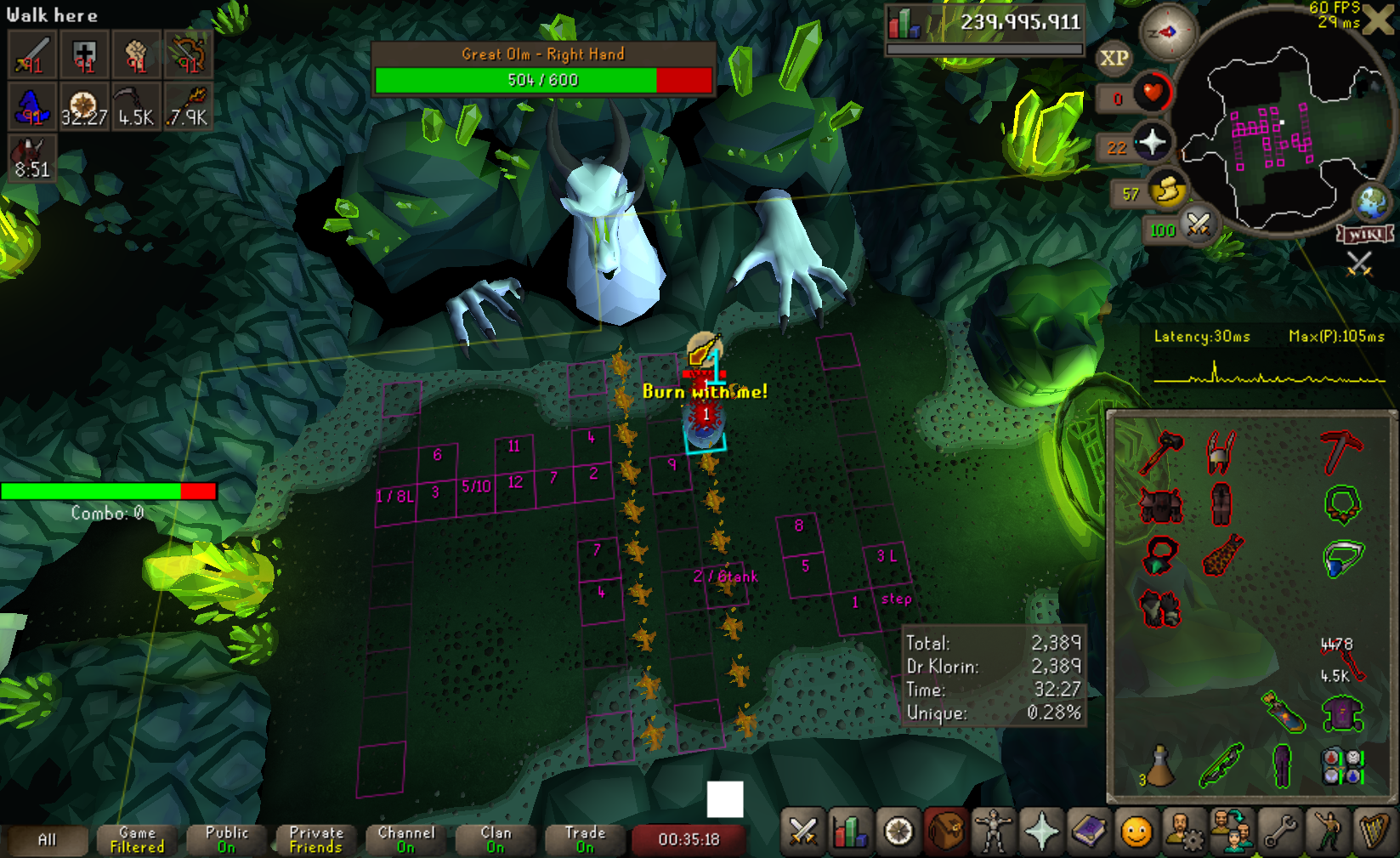Toggle run with the boot energy orb
The image size is (1400, 858).
click(x=1168, y=190)
